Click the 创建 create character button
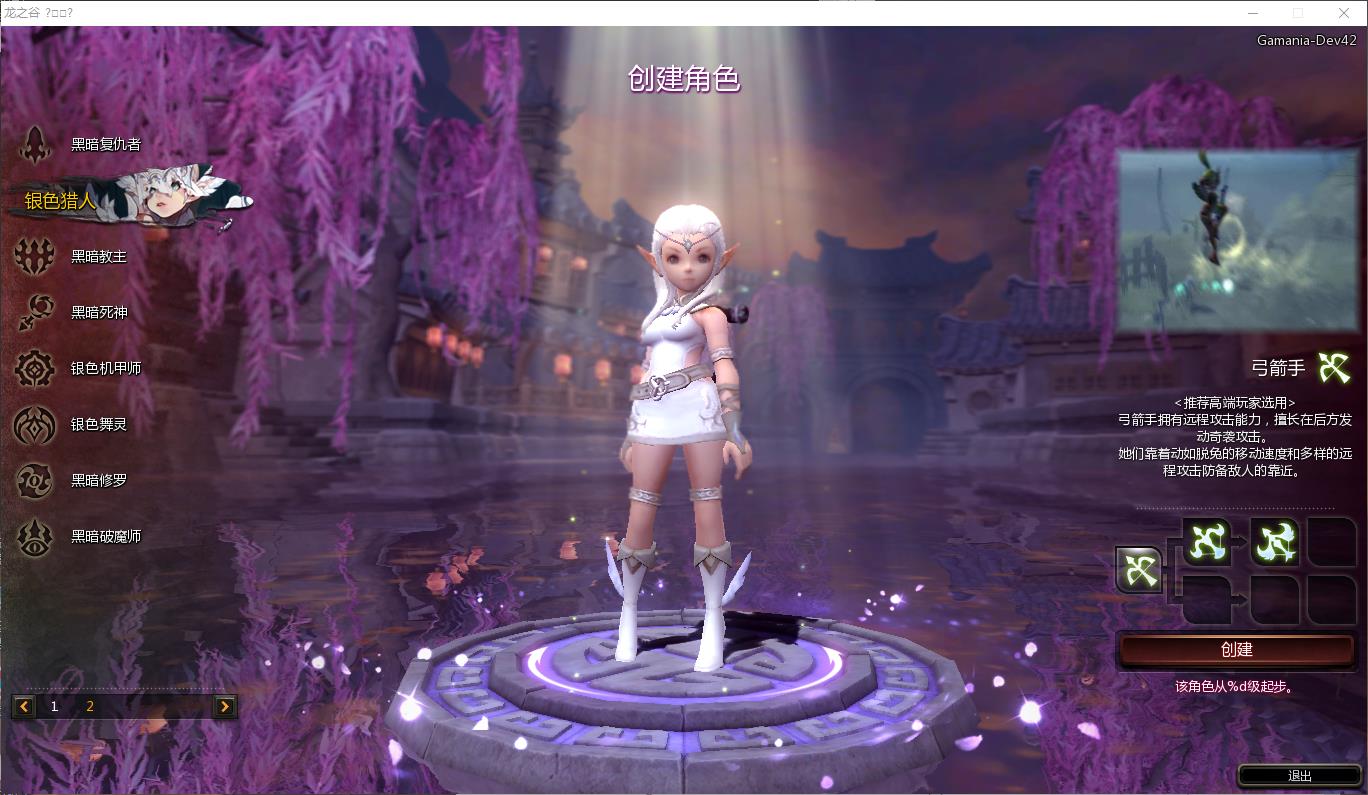 1236,649
